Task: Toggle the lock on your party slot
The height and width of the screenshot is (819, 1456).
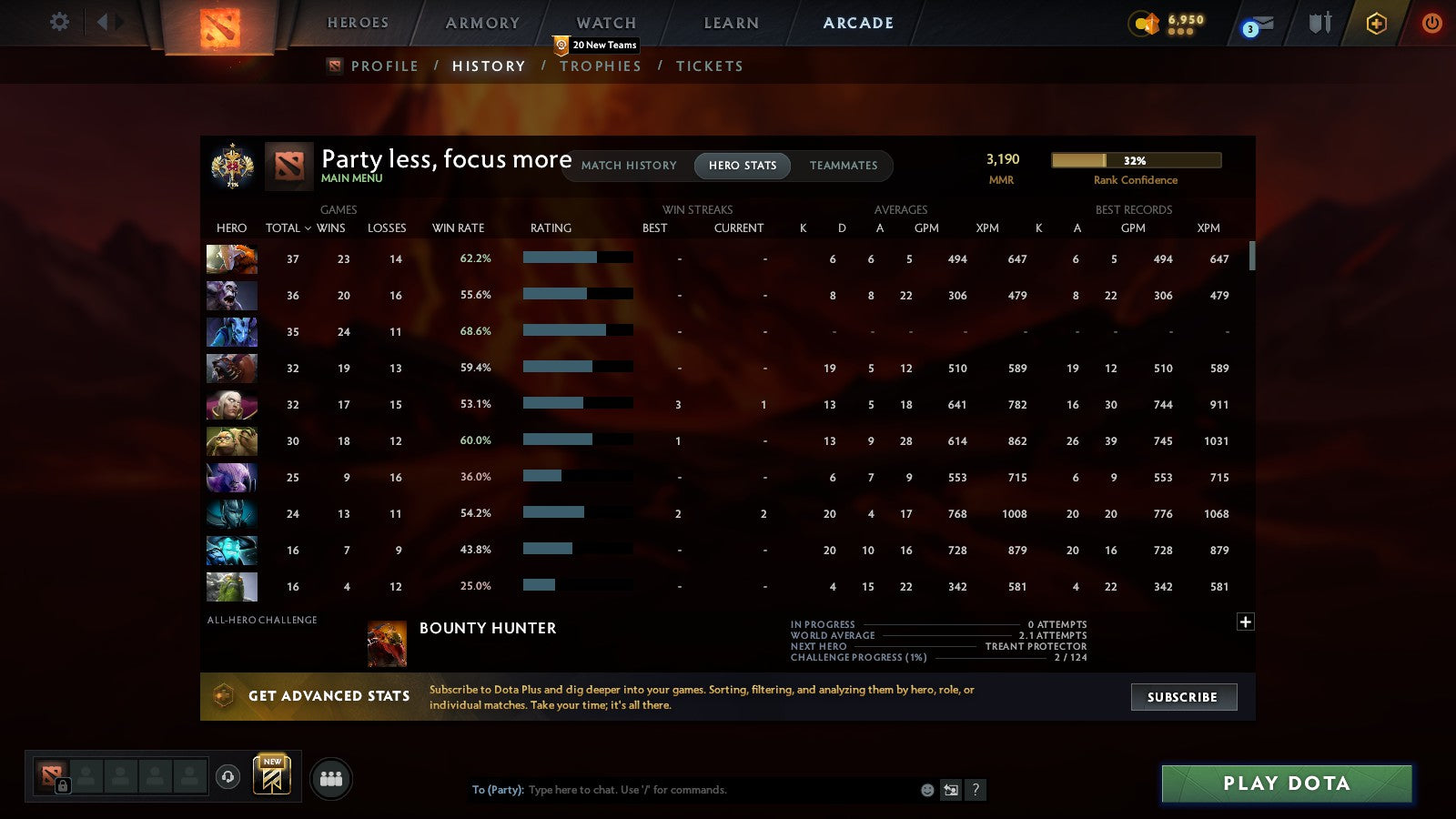Action: click(x=62, y=784)
